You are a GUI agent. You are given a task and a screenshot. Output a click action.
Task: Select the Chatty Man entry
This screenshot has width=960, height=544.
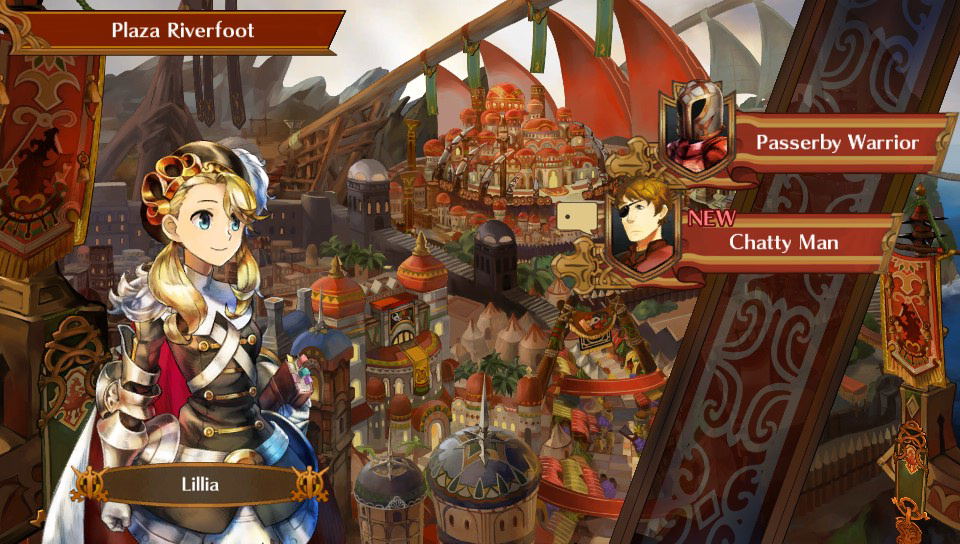pos(783,242)
